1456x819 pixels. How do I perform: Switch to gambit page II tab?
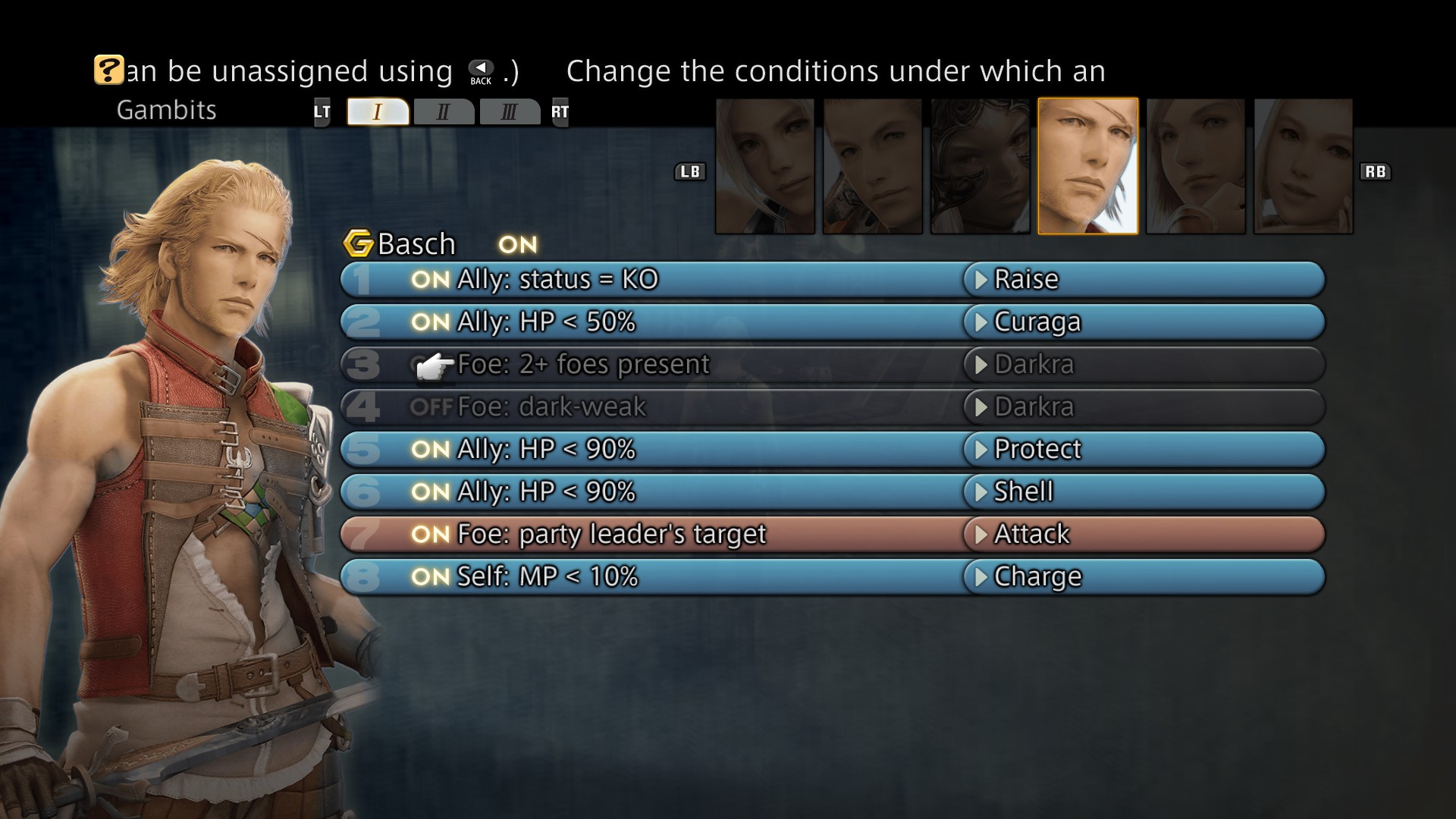pyautogui.click(x=444, y=111)
